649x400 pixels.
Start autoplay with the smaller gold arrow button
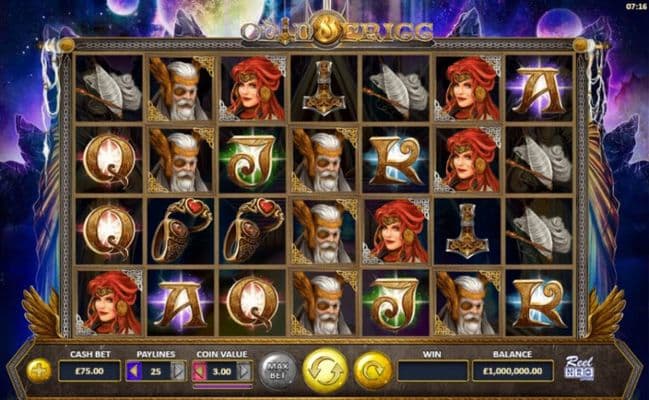coord(372,370)
